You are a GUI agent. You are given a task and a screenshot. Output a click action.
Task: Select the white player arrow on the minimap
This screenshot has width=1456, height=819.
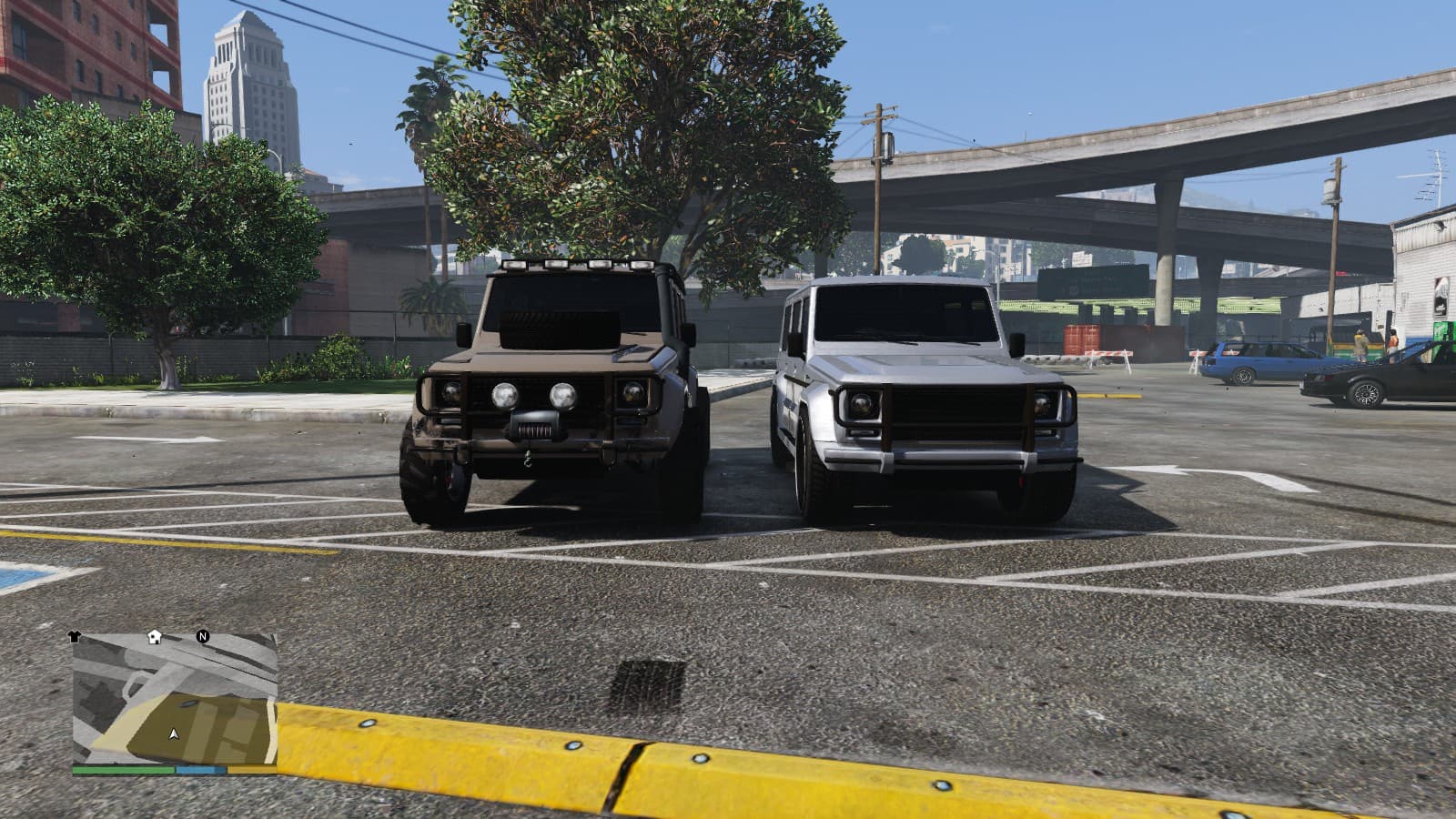coord(174,733)
